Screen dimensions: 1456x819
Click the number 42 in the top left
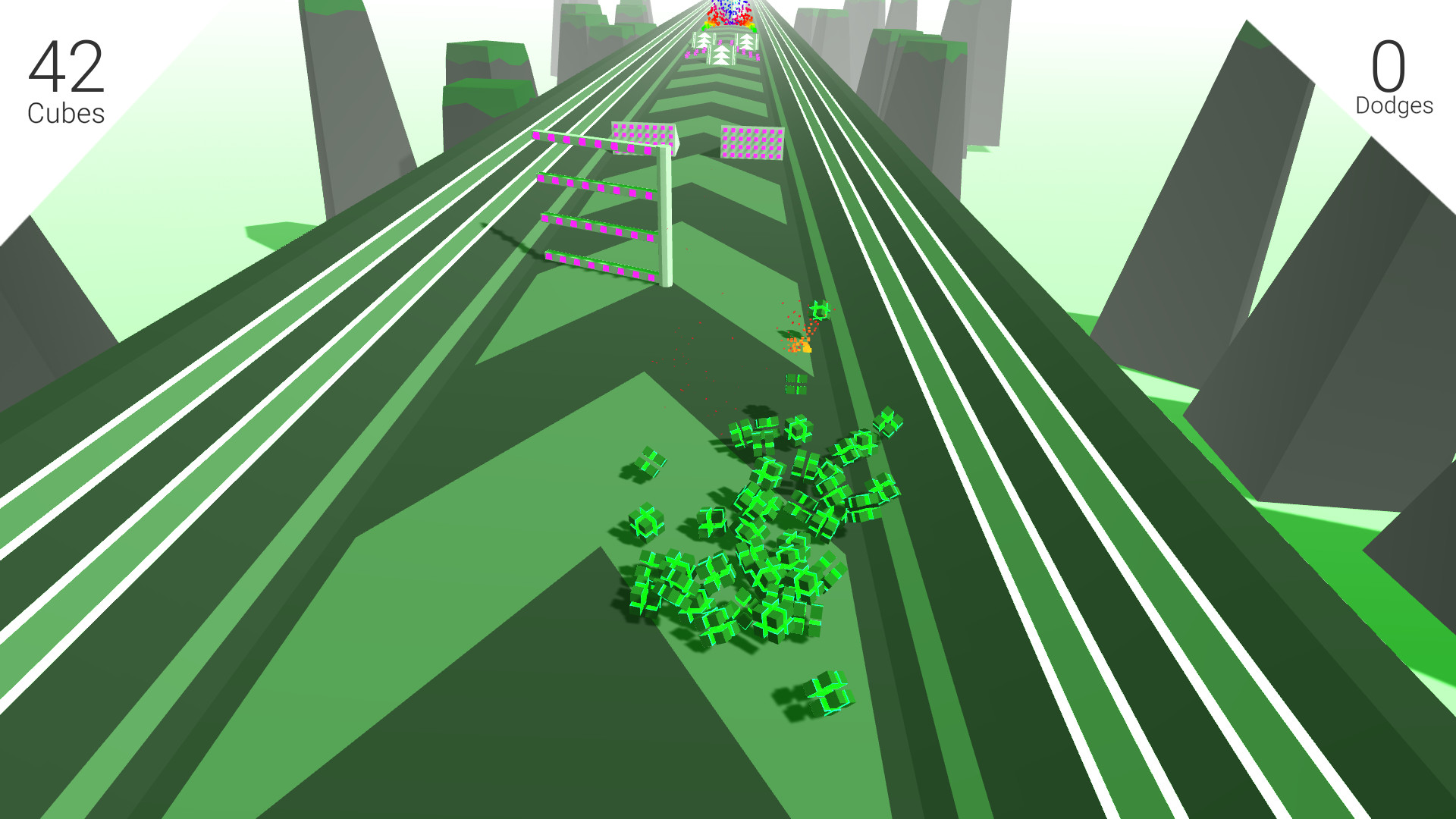pyautogui.click(x=65, y=64)
